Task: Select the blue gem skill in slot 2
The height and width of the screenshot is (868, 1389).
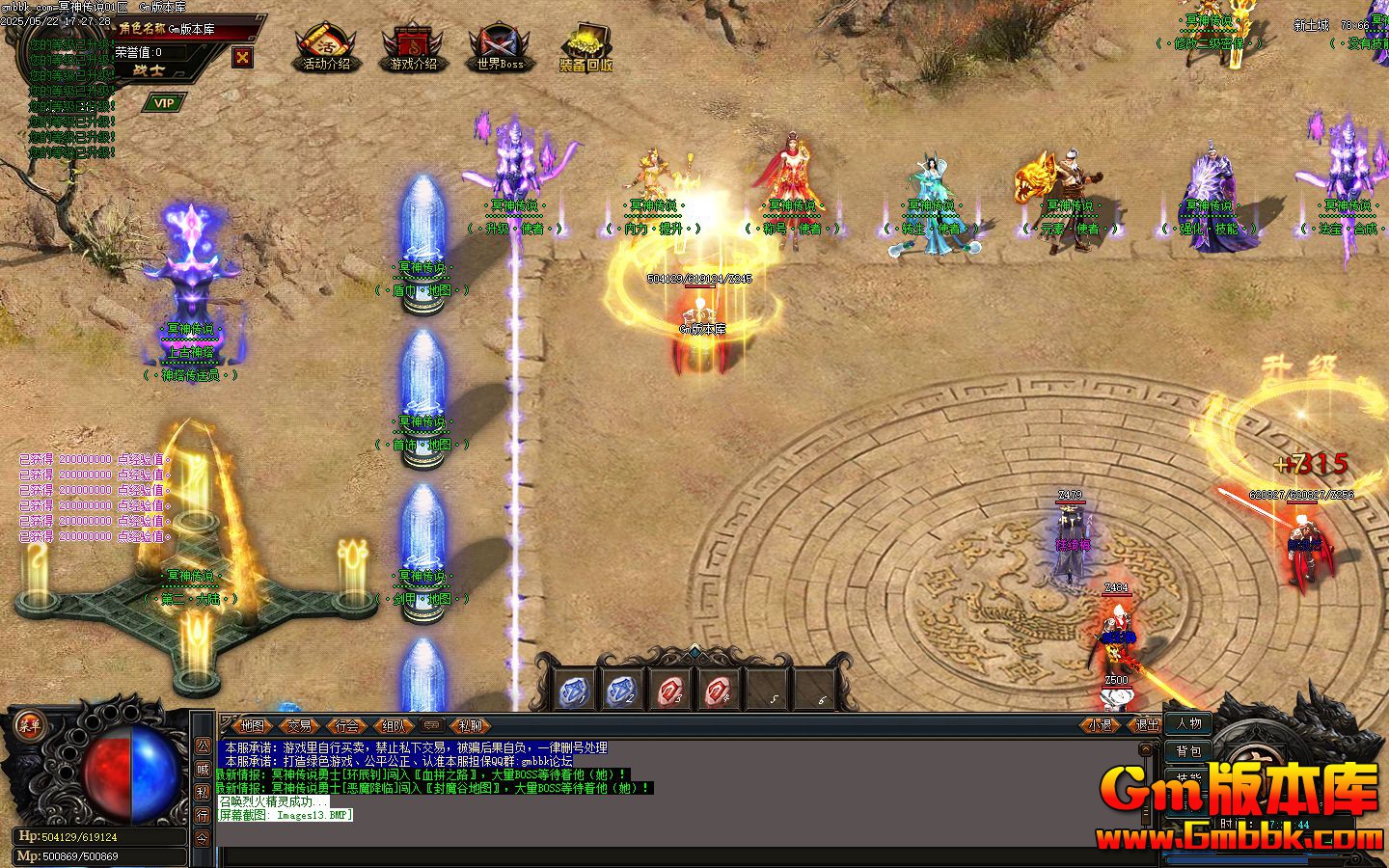Action: (x=623, y=689)
